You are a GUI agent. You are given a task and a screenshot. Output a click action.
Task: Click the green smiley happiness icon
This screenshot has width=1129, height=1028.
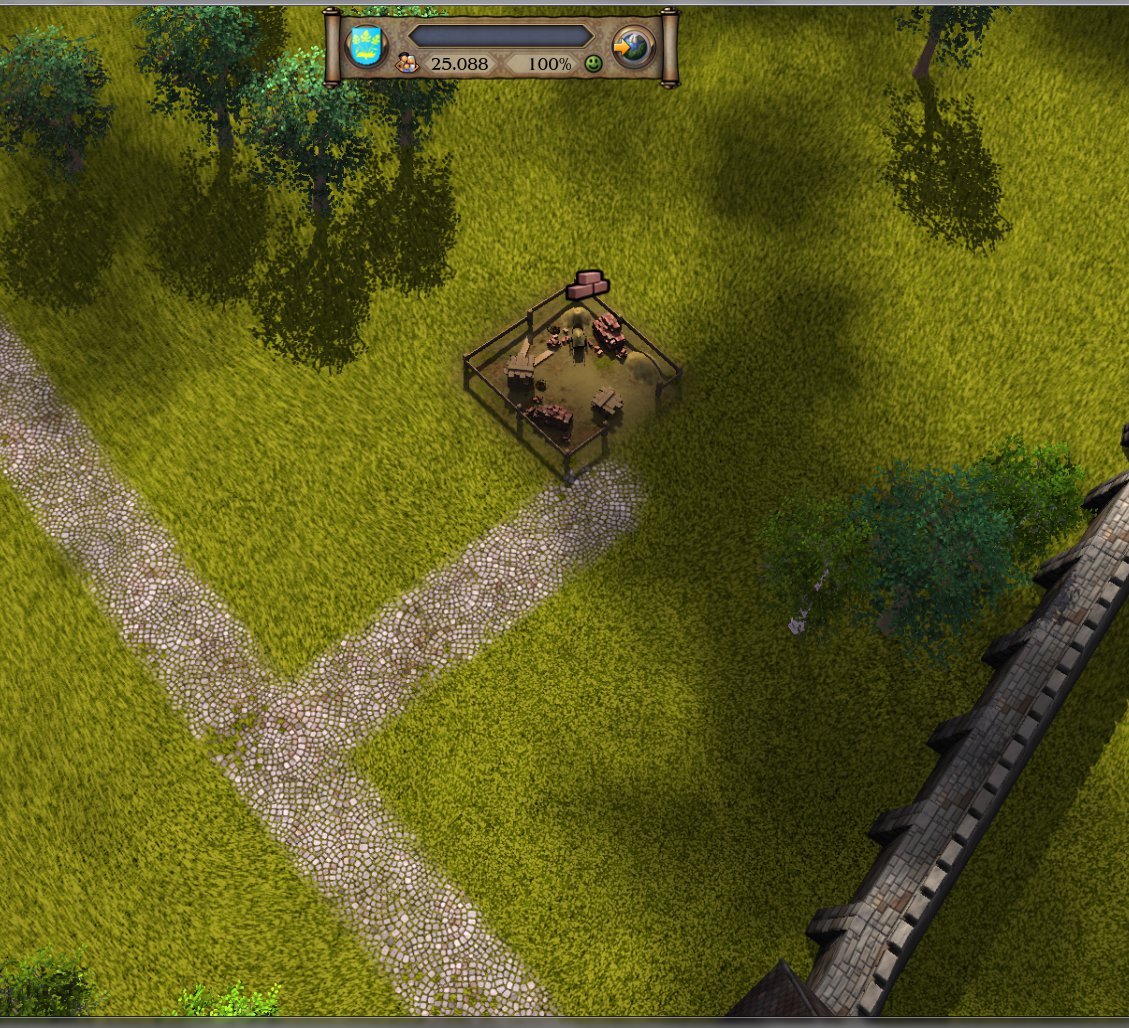[x=594, y=64]
